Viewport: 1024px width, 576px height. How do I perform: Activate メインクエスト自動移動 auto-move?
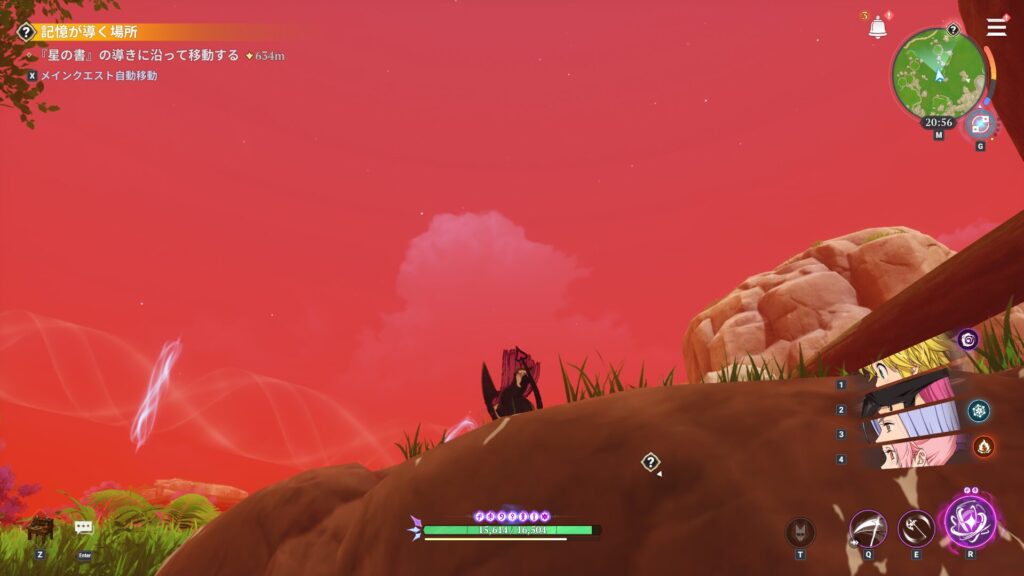coord(98,75)
